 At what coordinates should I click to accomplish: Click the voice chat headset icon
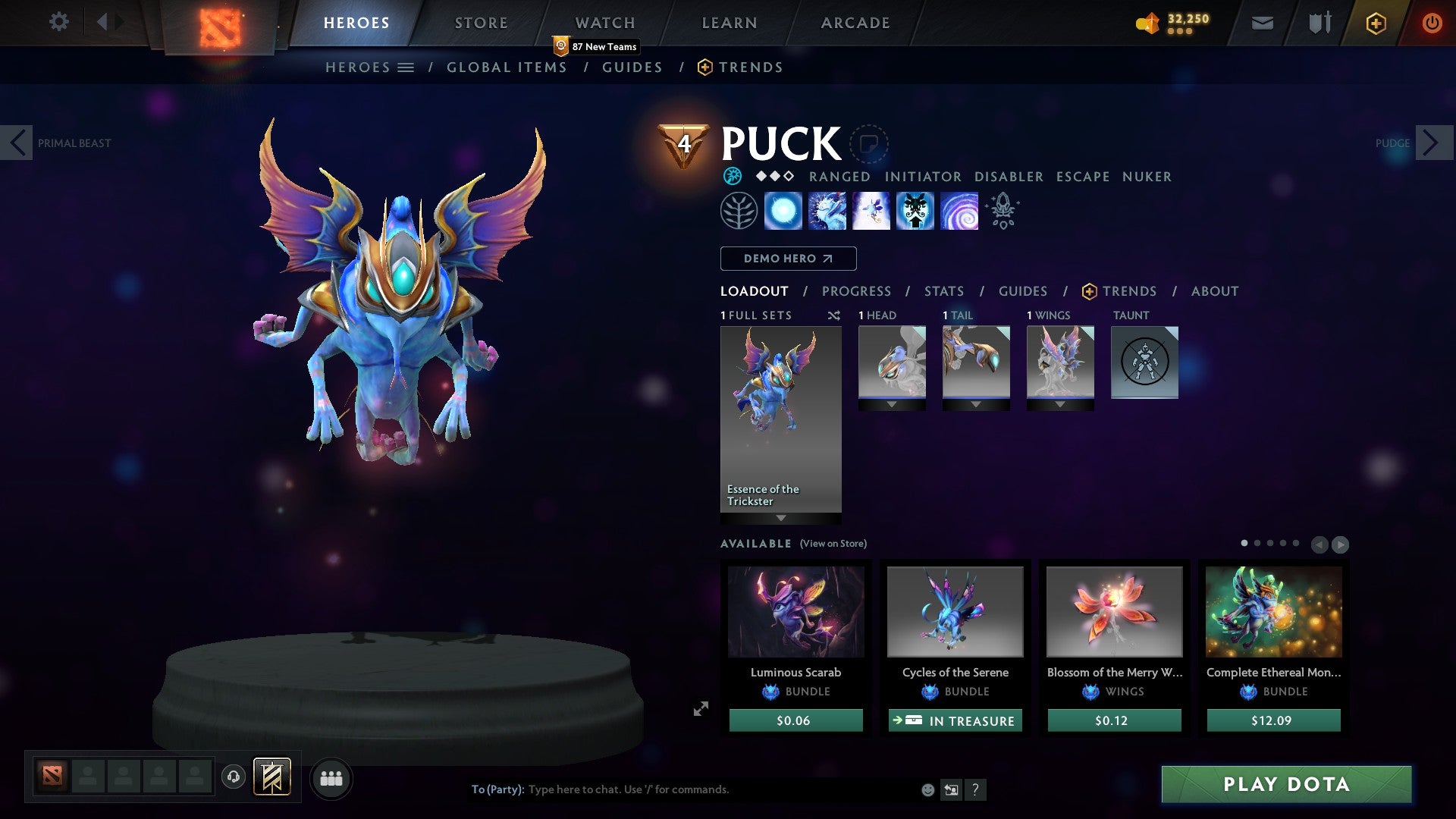point(233,778)
